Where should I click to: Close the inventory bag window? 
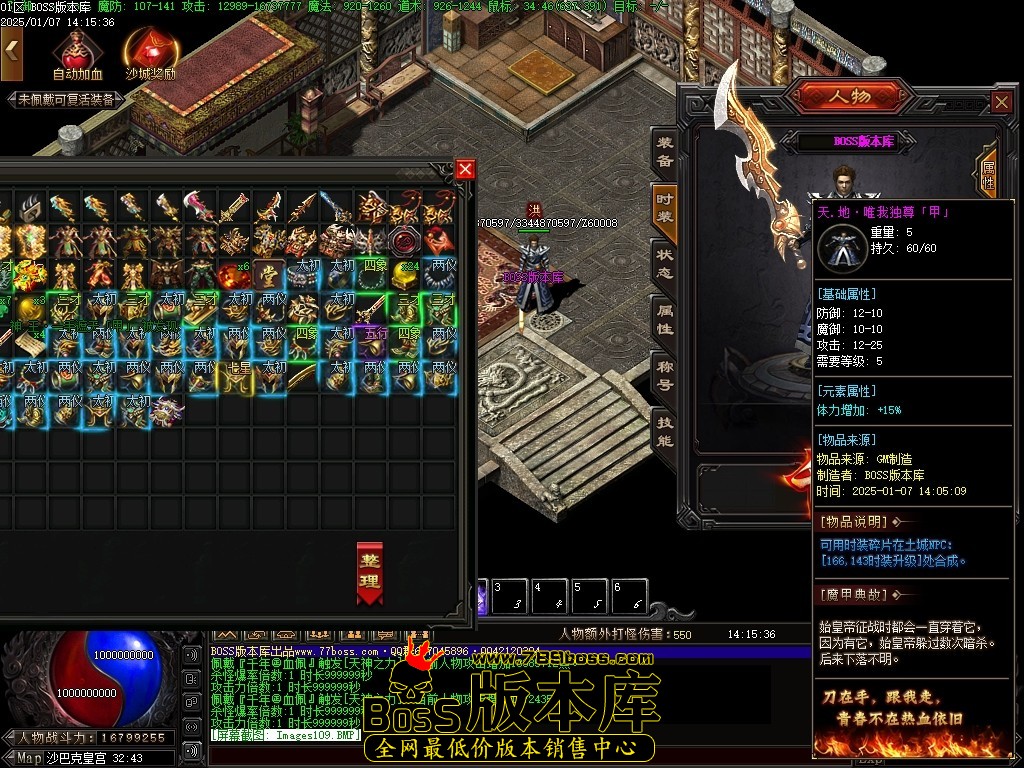465,169
